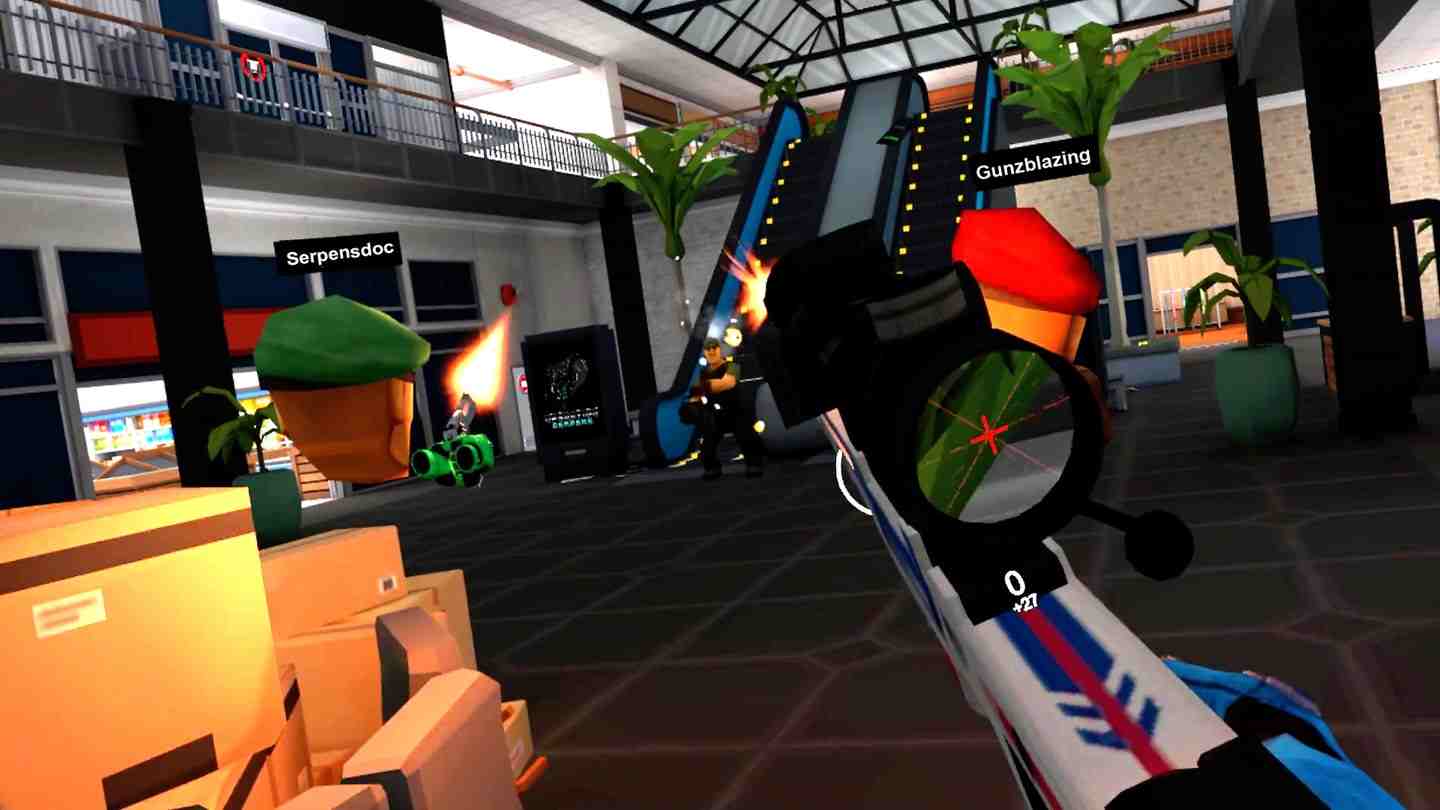Click the Serpensdoc nametag
The width and height of the screenshot is (1440, 810).
pyautogui.click(x=338, y=252)
